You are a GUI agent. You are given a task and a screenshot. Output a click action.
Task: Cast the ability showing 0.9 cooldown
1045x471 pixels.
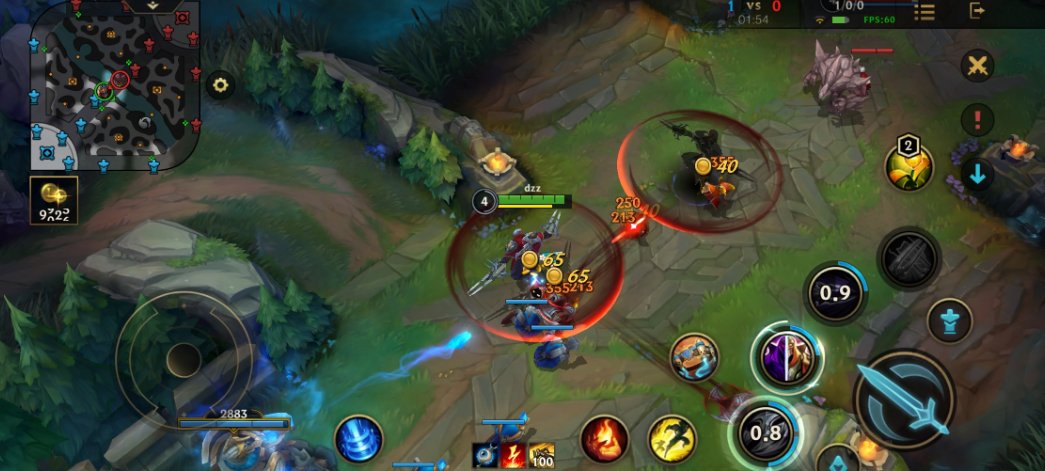pyautogui.click(x=836, y=293)
